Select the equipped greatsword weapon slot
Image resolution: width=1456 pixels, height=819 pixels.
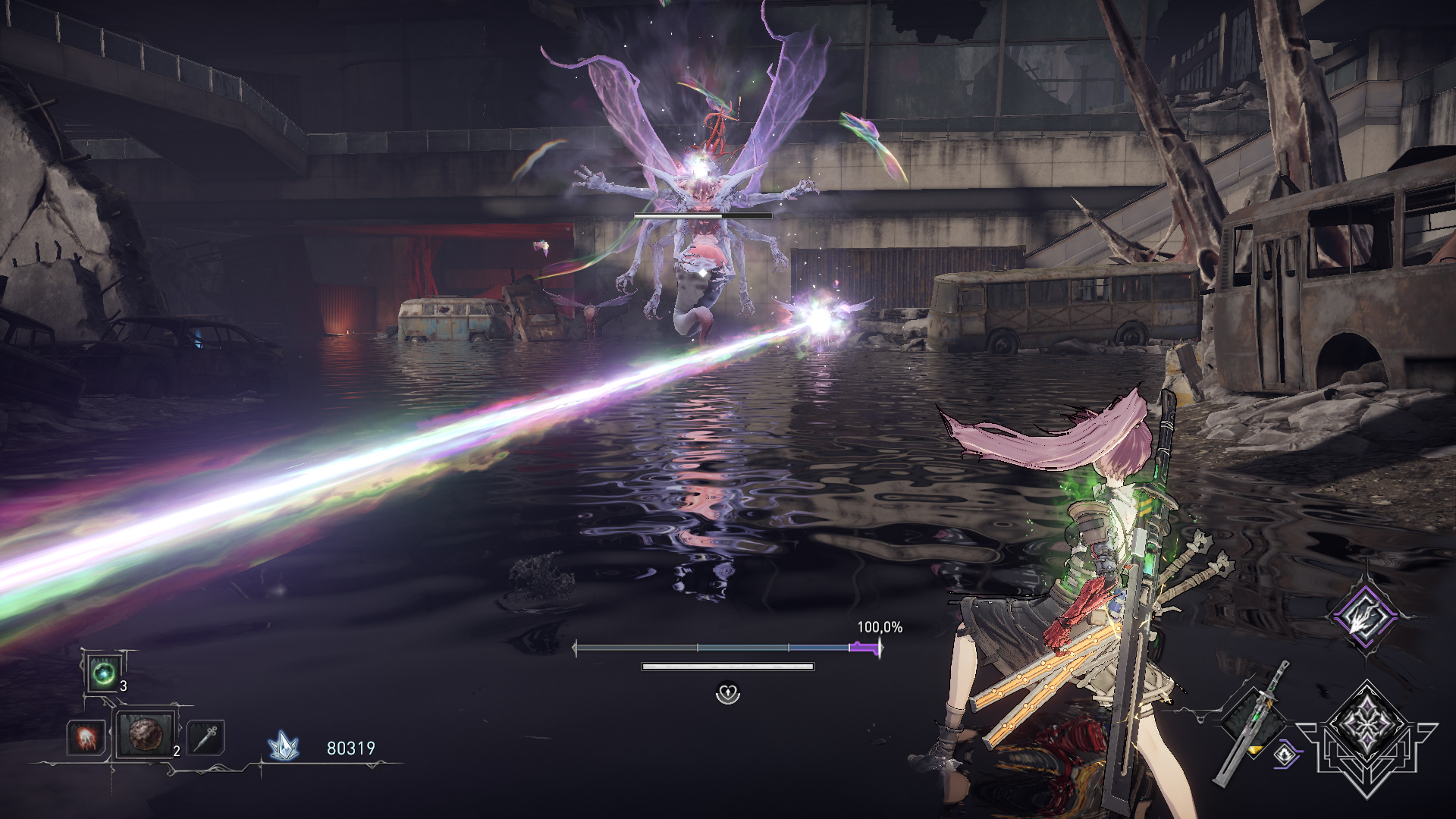(1254, 720)
